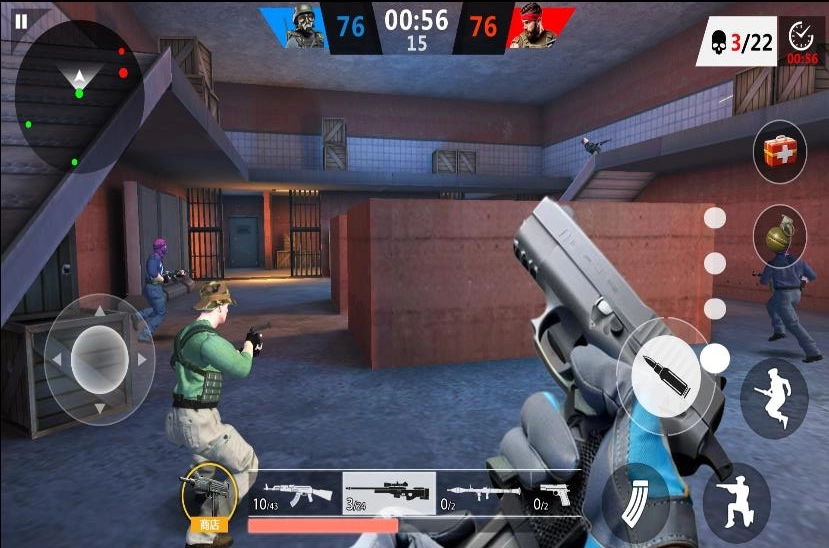The width and height of the screenshot is (829, 548).
Task: Reload using the magazine button
Action: (634, 496)
